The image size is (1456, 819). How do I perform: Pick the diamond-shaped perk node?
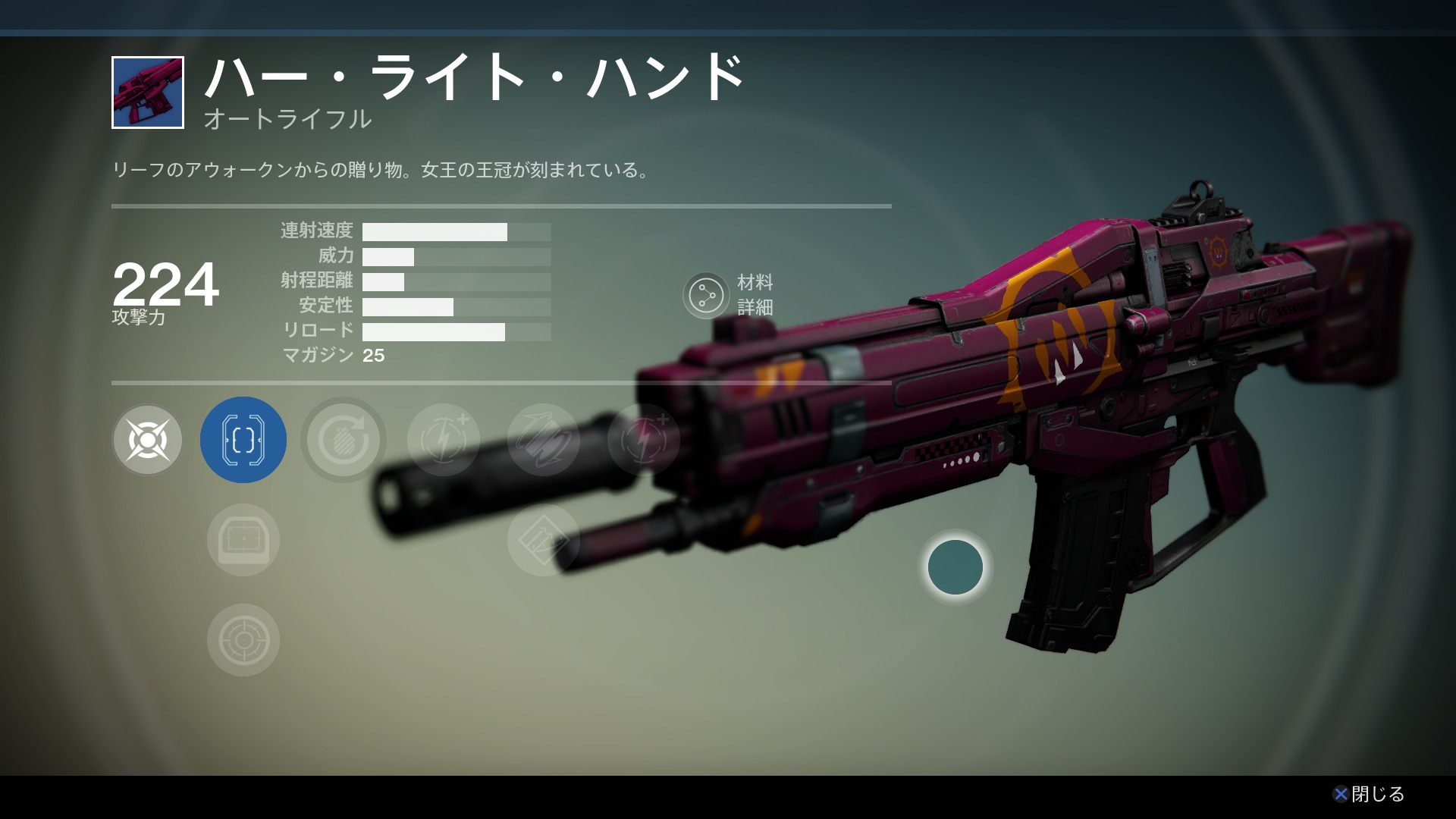[x=541, y=540]
